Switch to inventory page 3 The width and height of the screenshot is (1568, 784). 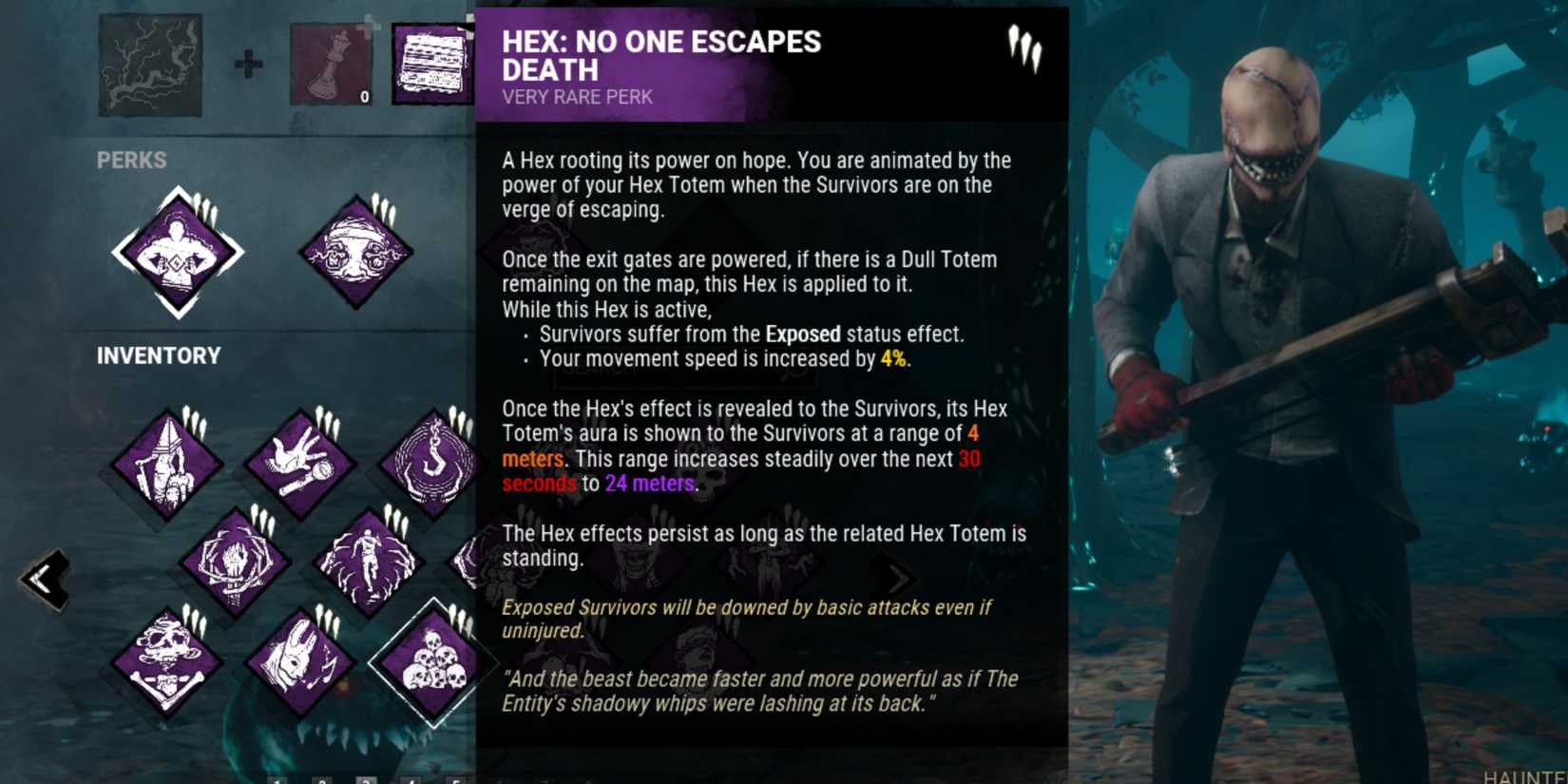[x=367, y=781]
